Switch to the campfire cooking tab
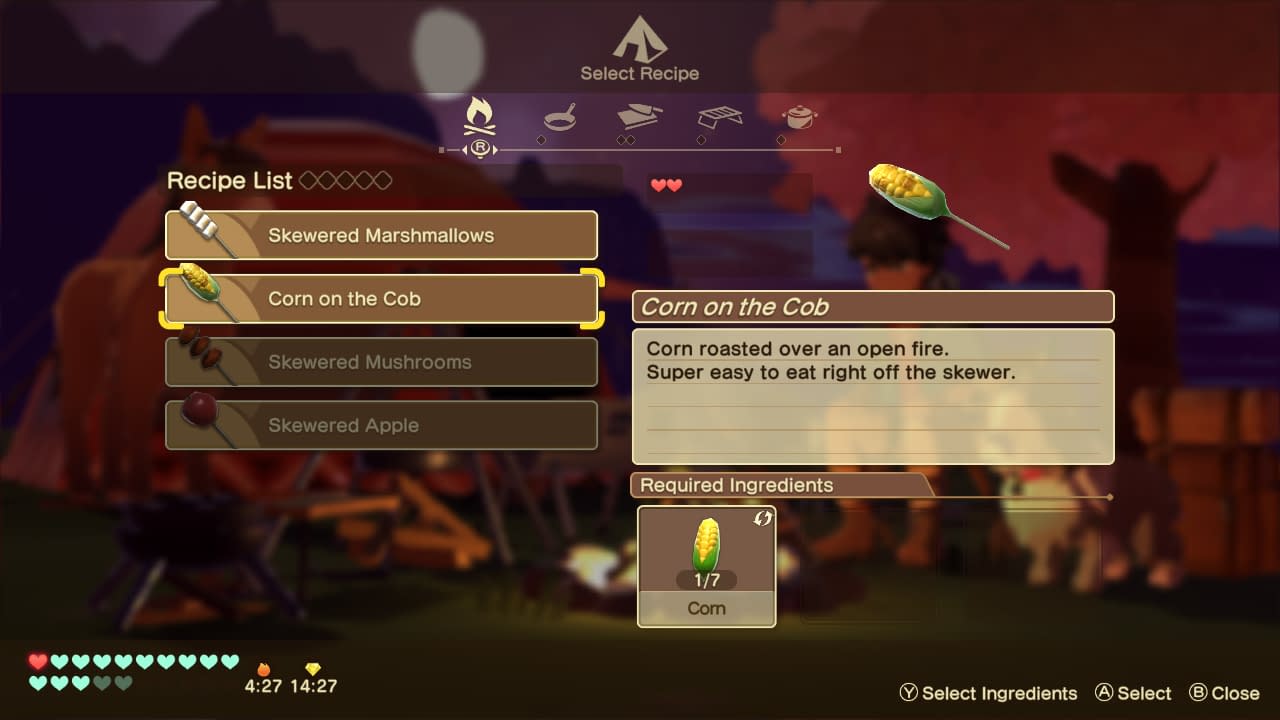This screenshot has width=1280, height=720. pos(480,118)
